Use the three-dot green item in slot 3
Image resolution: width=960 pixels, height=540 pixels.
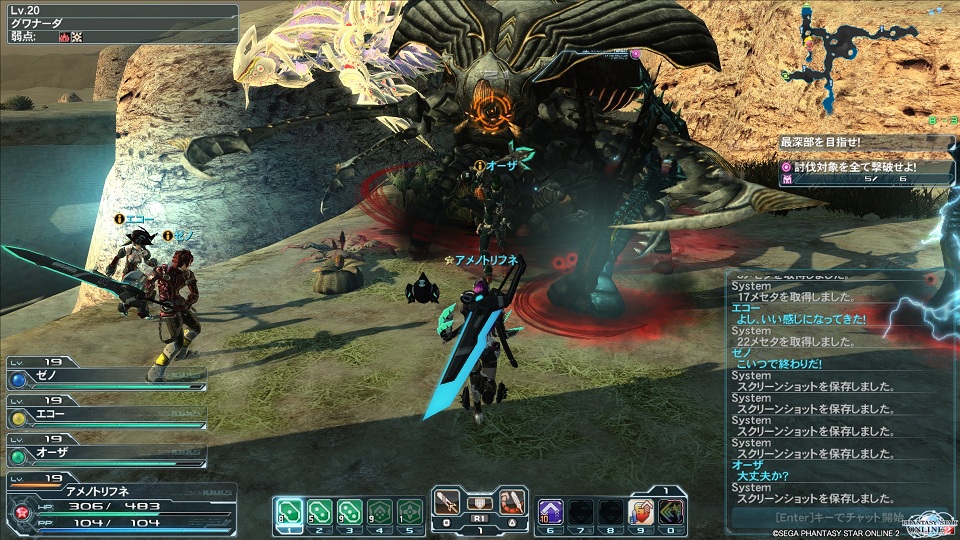click(x=349, y=512)
